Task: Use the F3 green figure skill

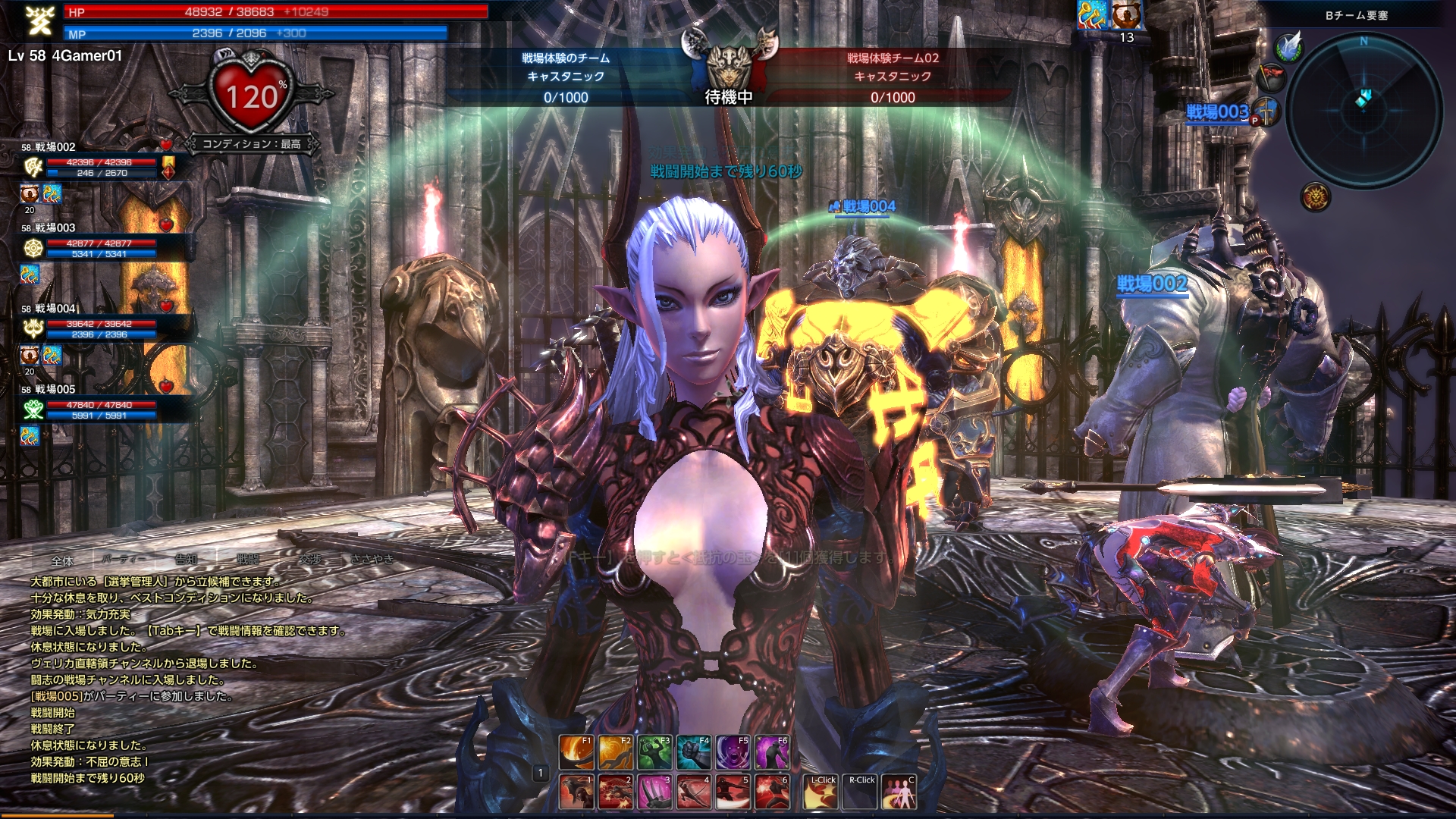Action: point(654,752)
